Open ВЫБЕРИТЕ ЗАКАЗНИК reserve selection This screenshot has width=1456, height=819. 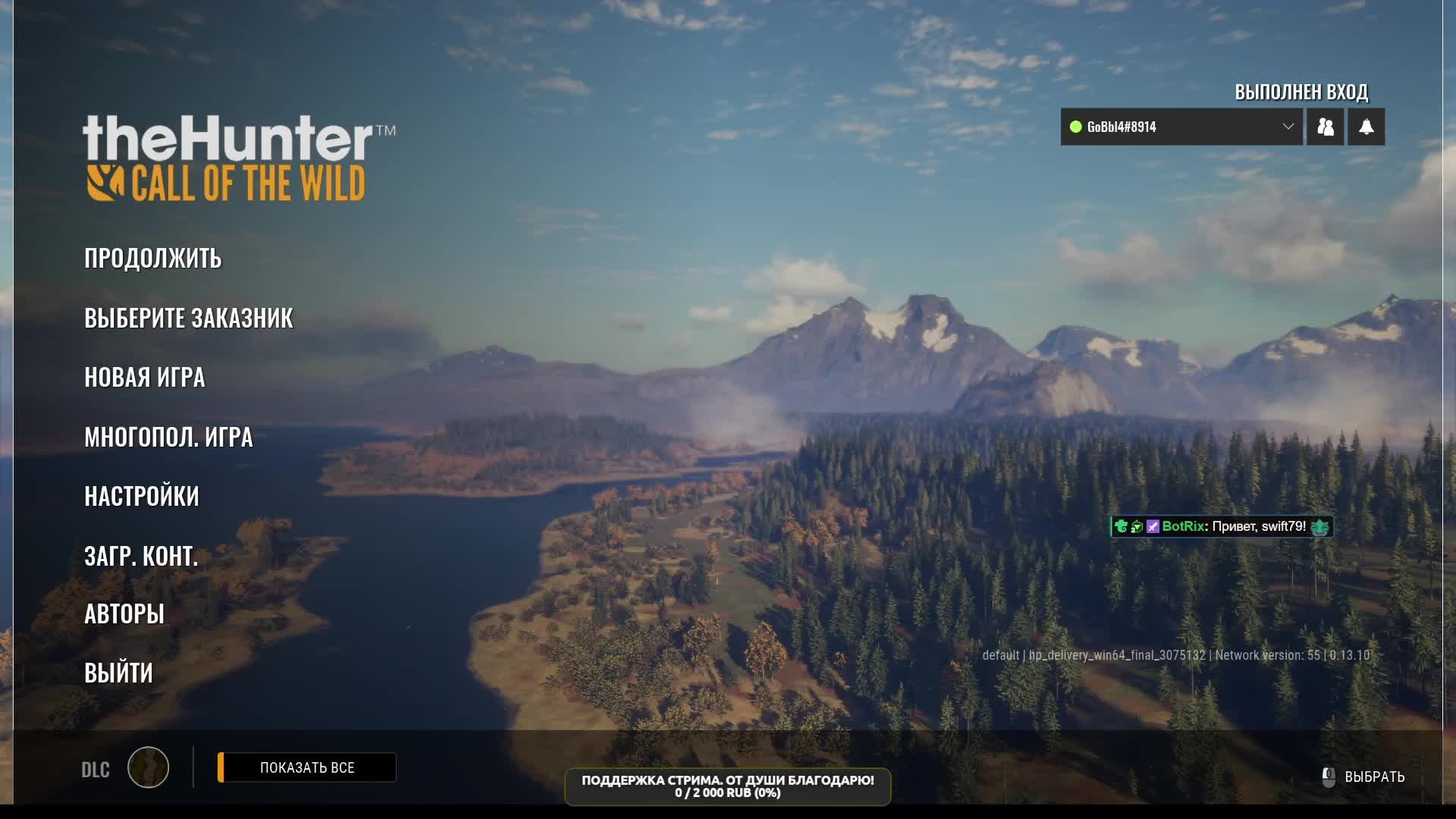pos(188,318)
